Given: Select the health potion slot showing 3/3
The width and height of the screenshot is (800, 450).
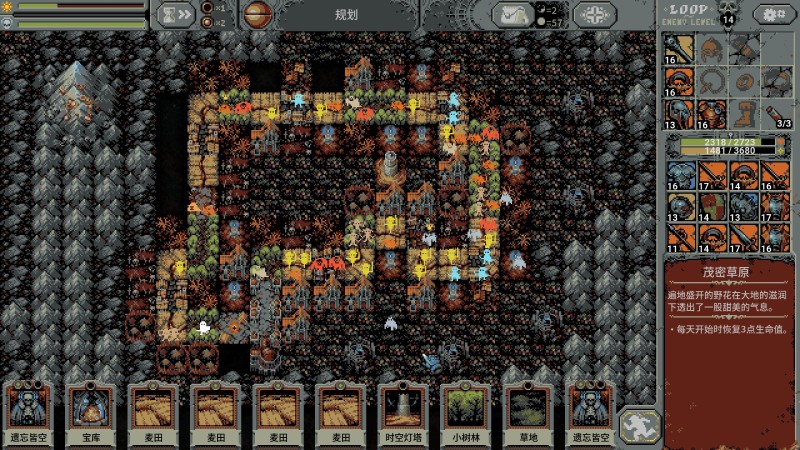Looking at the screenshot, I should 775,112.
